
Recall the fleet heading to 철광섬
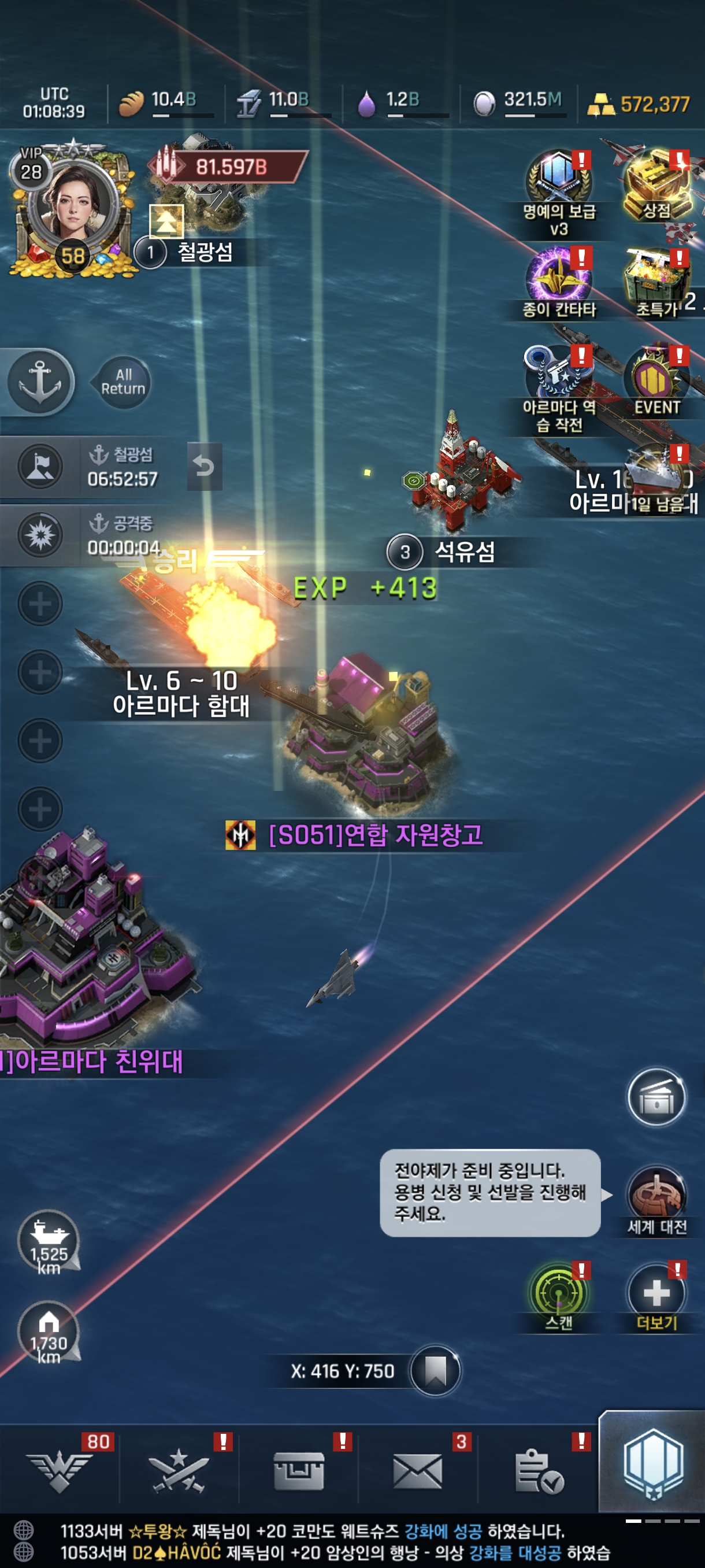(x=204, y=467)
